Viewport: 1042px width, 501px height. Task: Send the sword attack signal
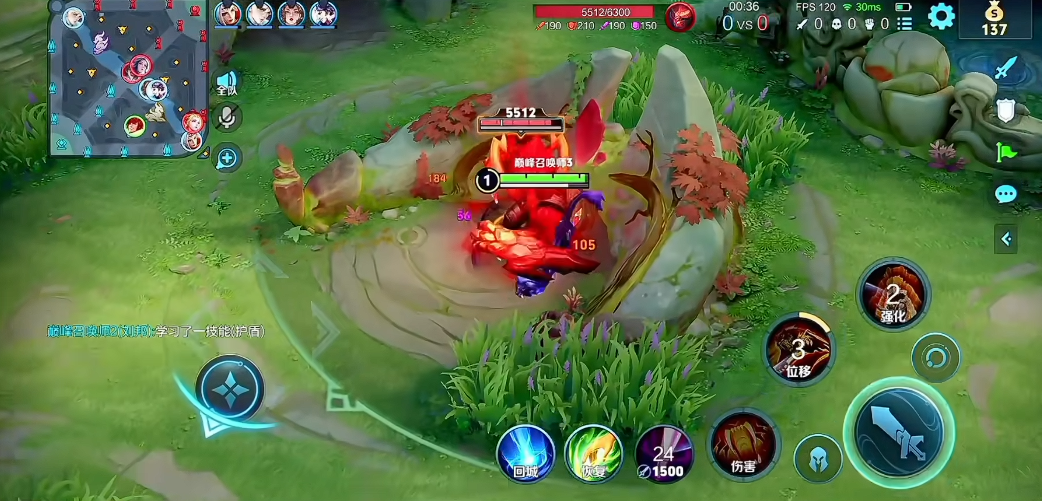tap(1006, 70)
